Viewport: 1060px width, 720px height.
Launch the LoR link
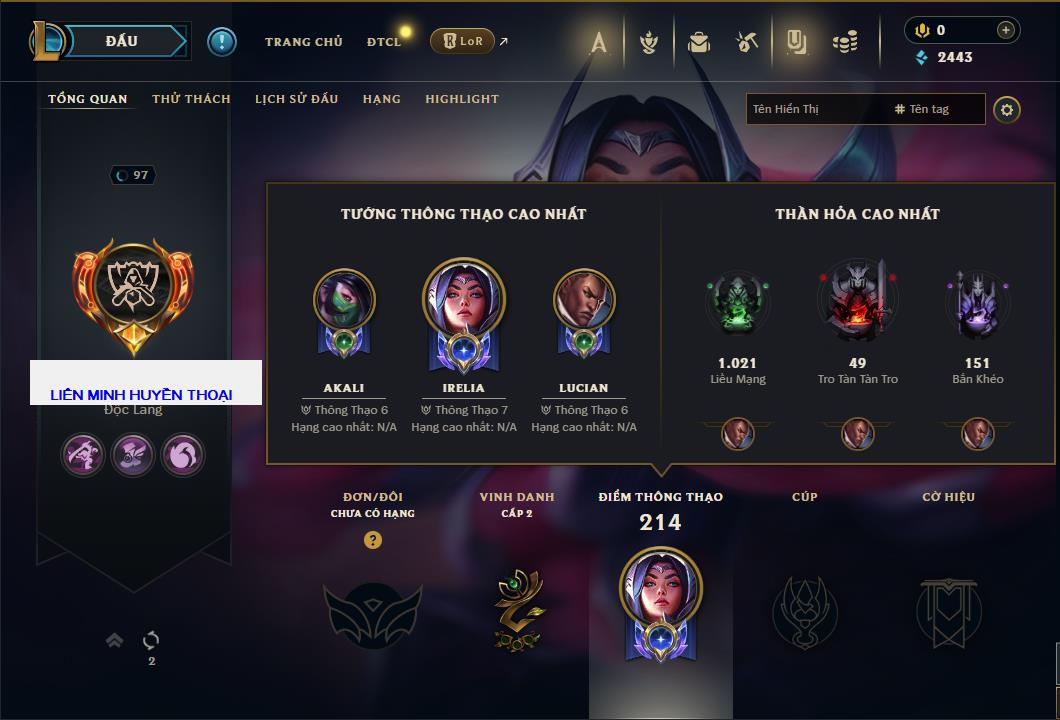click(463, 41)
